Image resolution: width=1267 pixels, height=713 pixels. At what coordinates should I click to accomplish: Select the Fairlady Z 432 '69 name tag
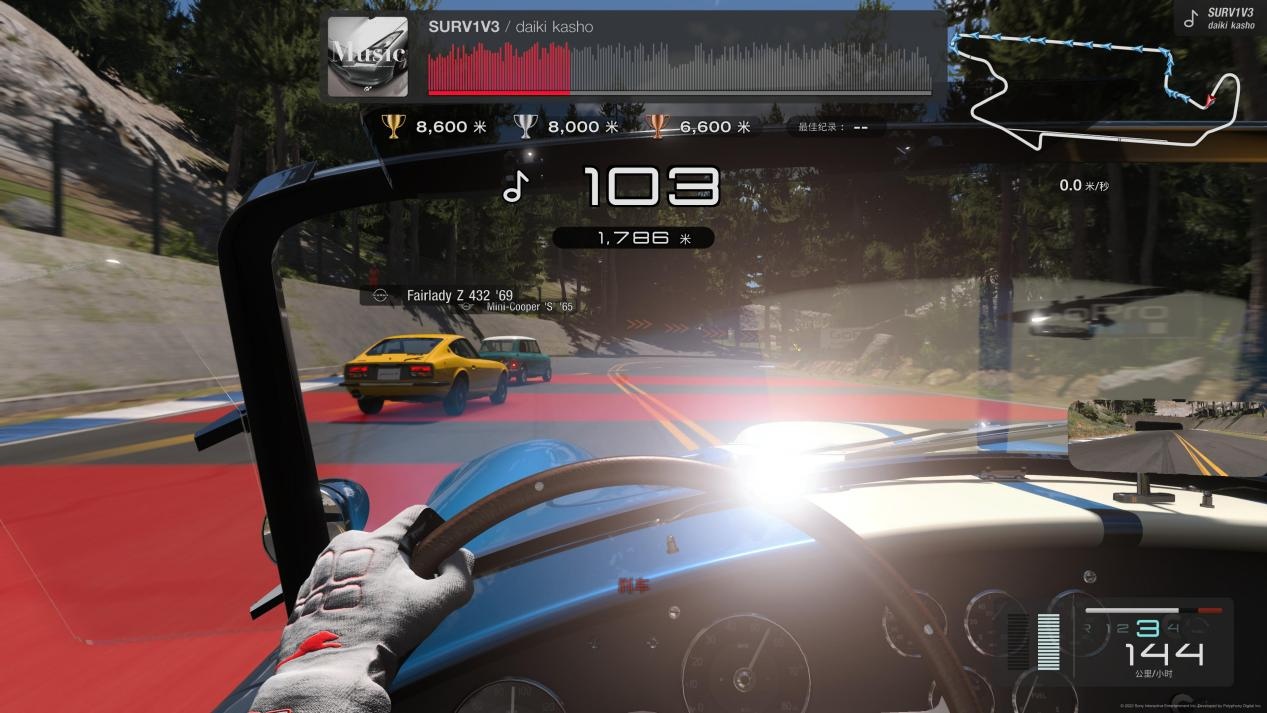pyautogui.click(x=447, y=295)
